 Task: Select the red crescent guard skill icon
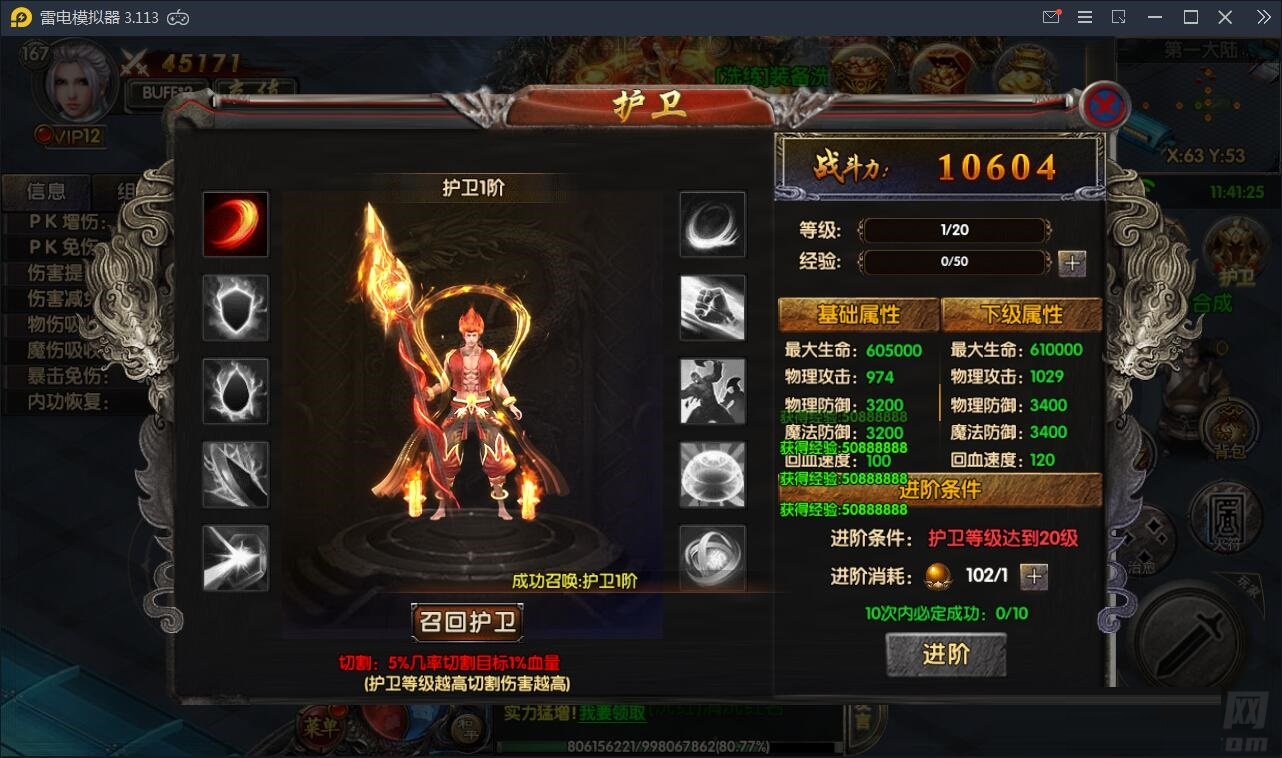235,224
